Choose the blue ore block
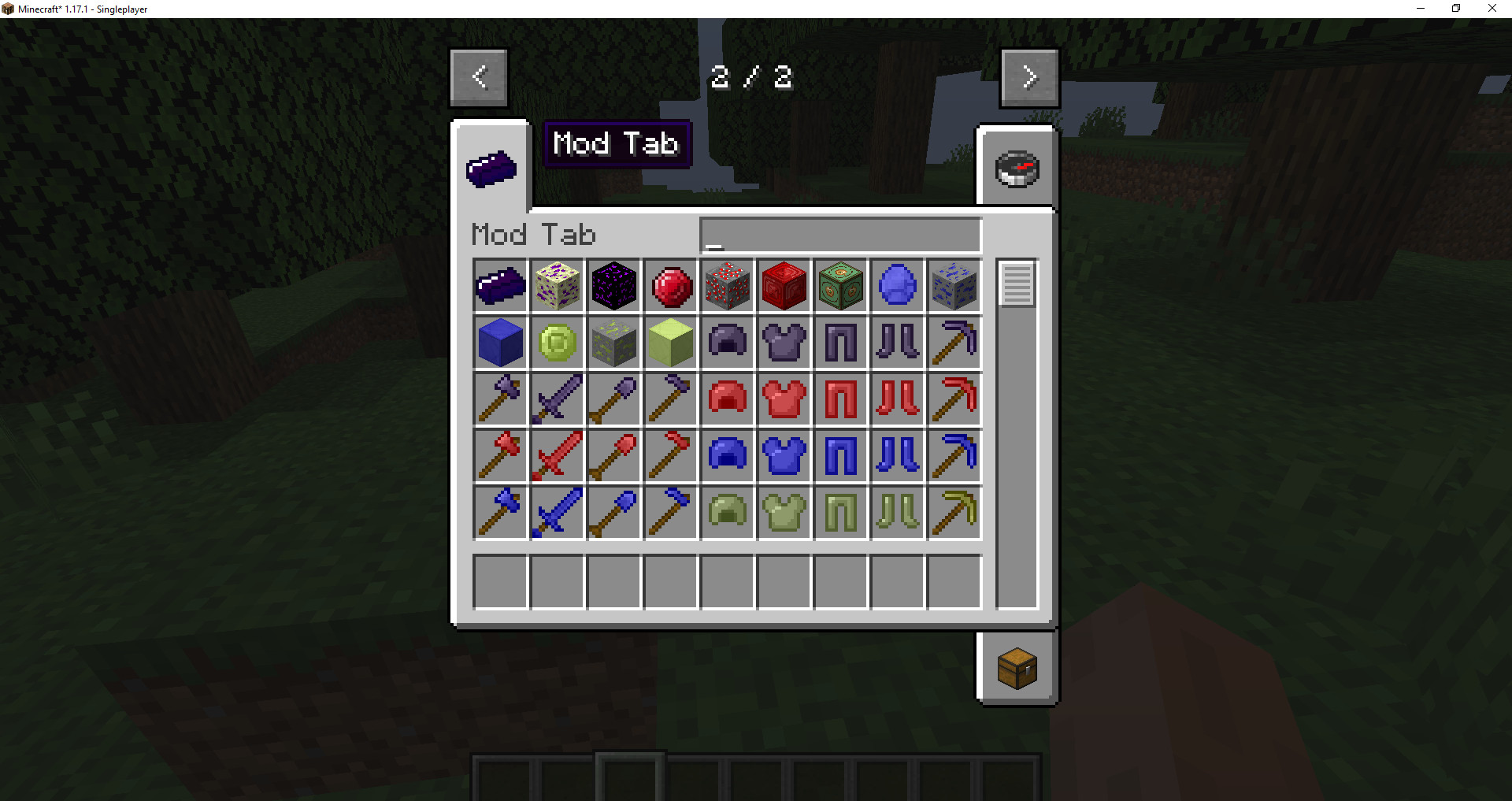Viewport: 1512px width, 801px height. pyautogui.click(x=954, y=286)
